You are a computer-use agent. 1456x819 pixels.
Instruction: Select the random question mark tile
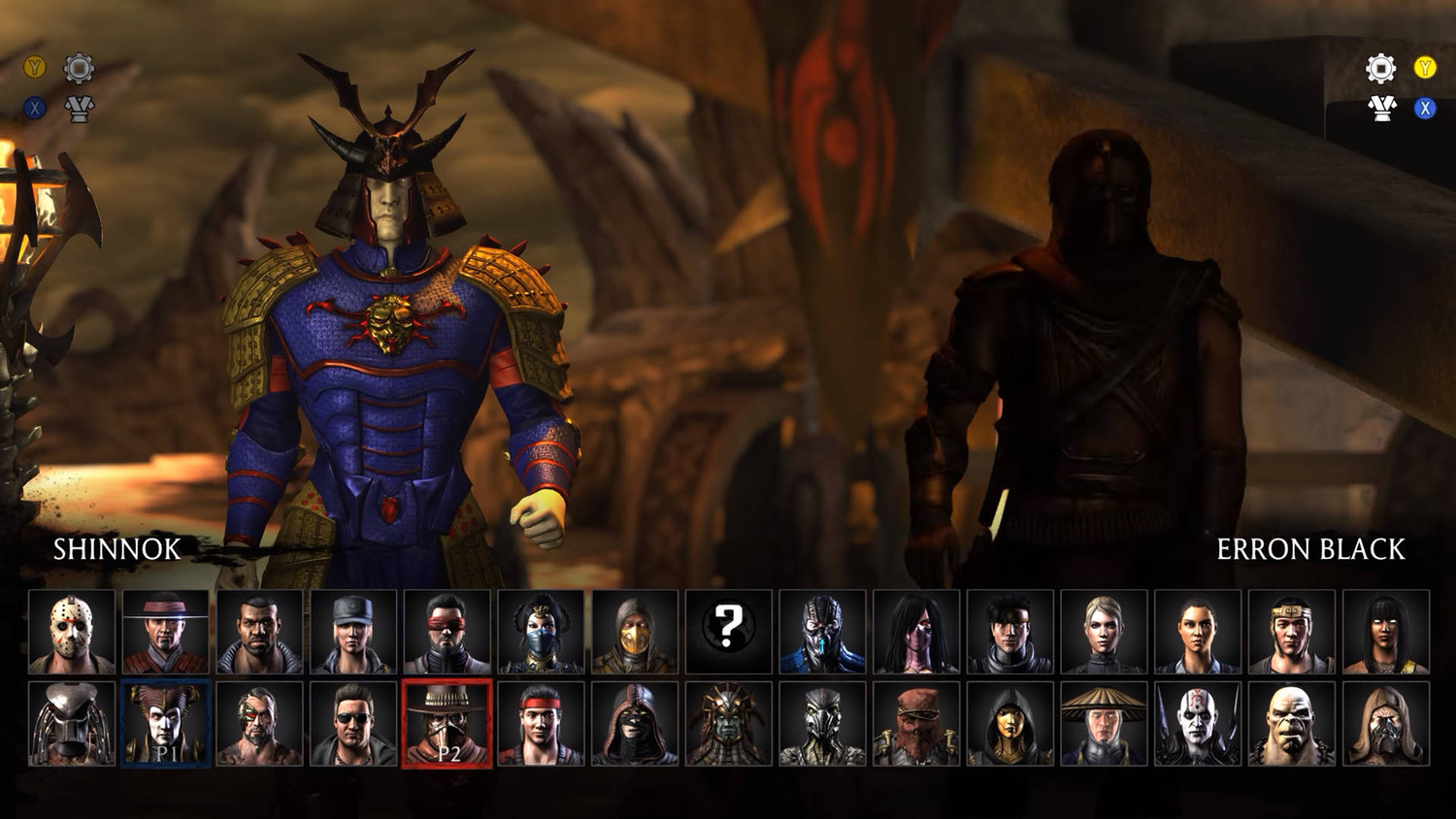pos(729,632)
